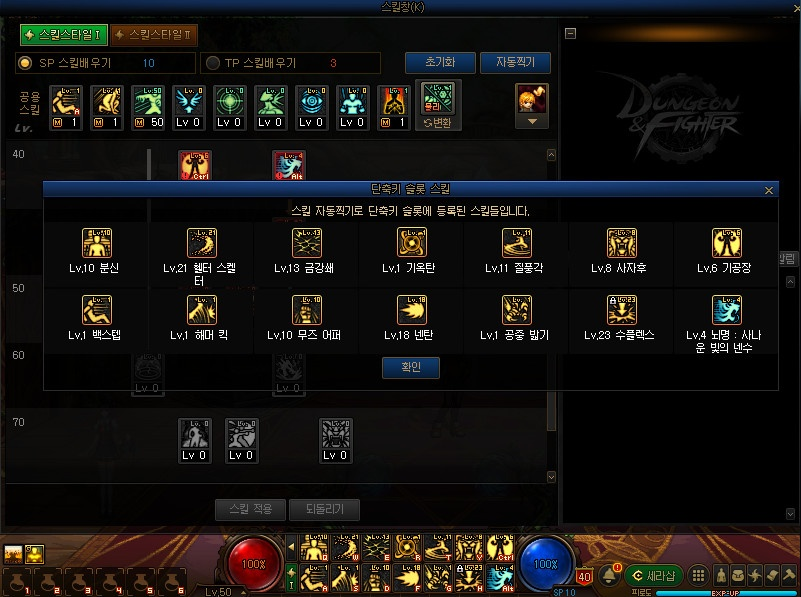Switch to 스킬스타일 II tab

click(153, 35)
